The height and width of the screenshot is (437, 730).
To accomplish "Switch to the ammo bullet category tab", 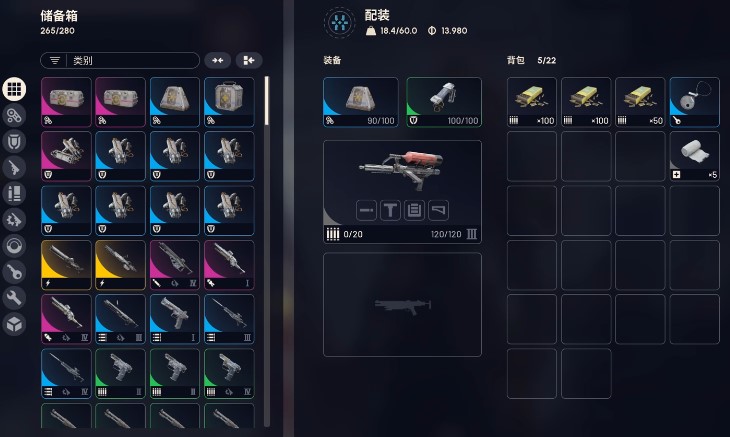I will tap(14, 193).
